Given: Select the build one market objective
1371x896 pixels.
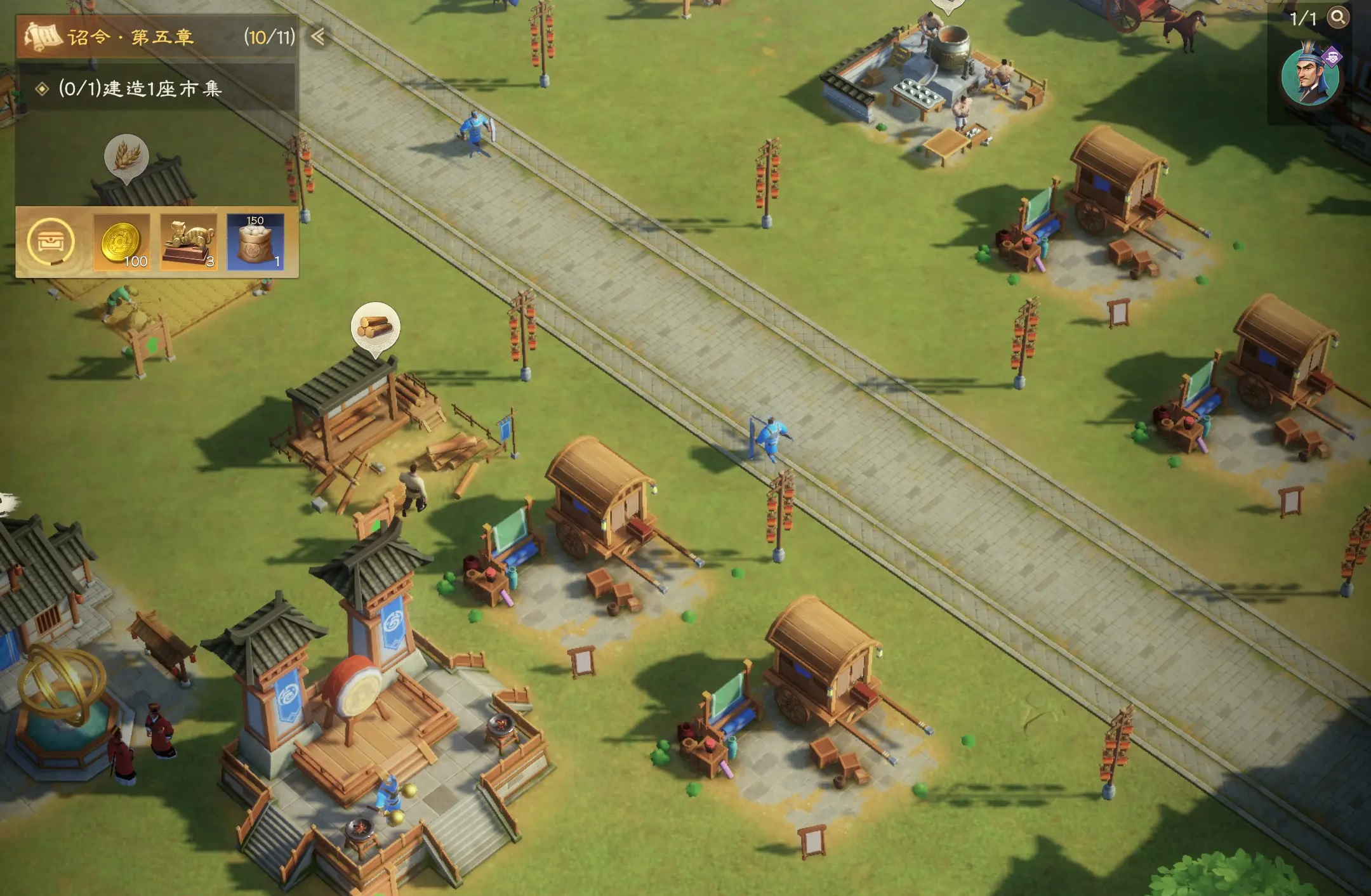Looking at the screenshot, I should 140,89.
